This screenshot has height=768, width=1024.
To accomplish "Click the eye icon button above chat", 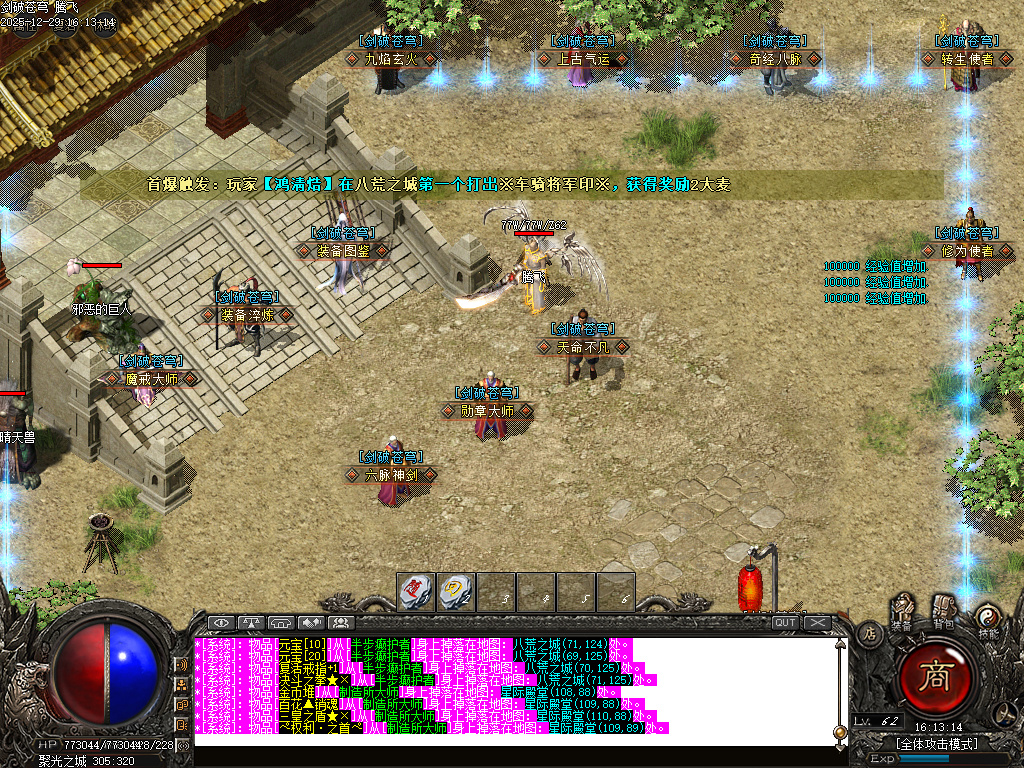I will coord(220,622).
